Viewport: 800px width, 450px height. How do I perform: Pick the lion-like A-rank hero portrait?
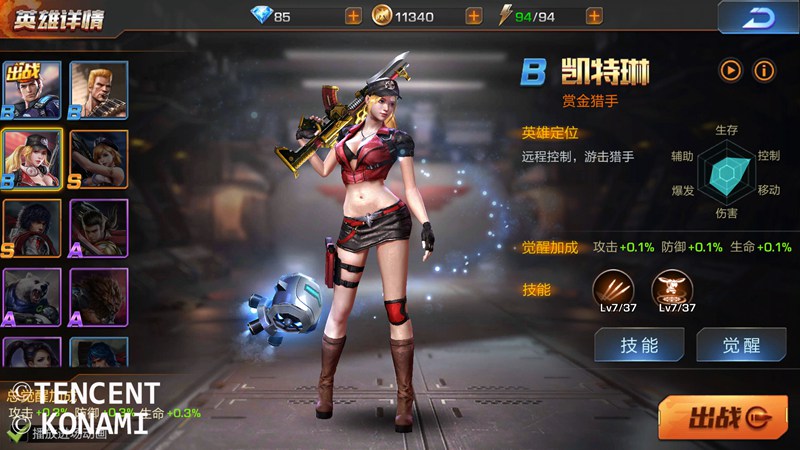[x=99, y=298]
